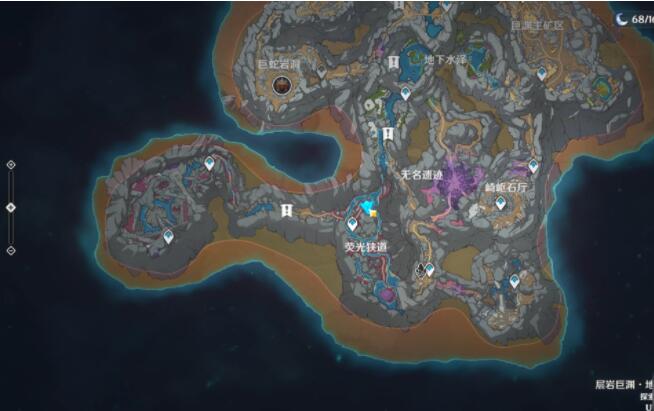
Task: Pick the waypoint under 巨渊主矿区 label
Action: click(x=542, y=74)
